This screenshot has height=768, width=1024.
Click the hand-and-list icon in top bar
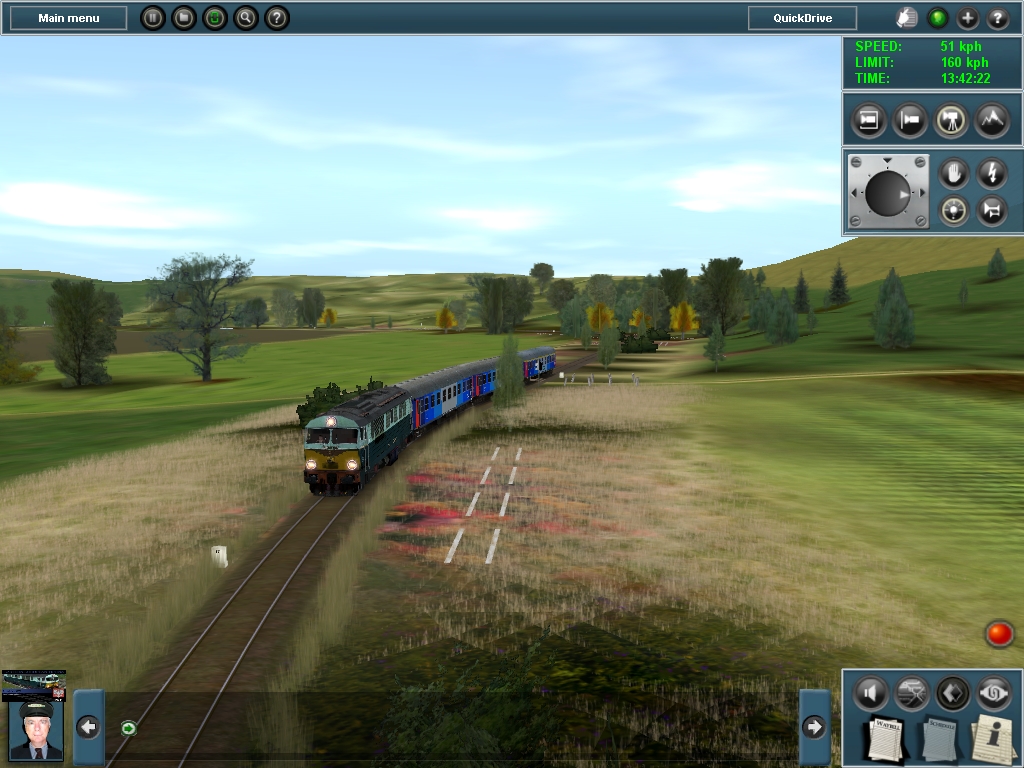[x=906, y=18]
